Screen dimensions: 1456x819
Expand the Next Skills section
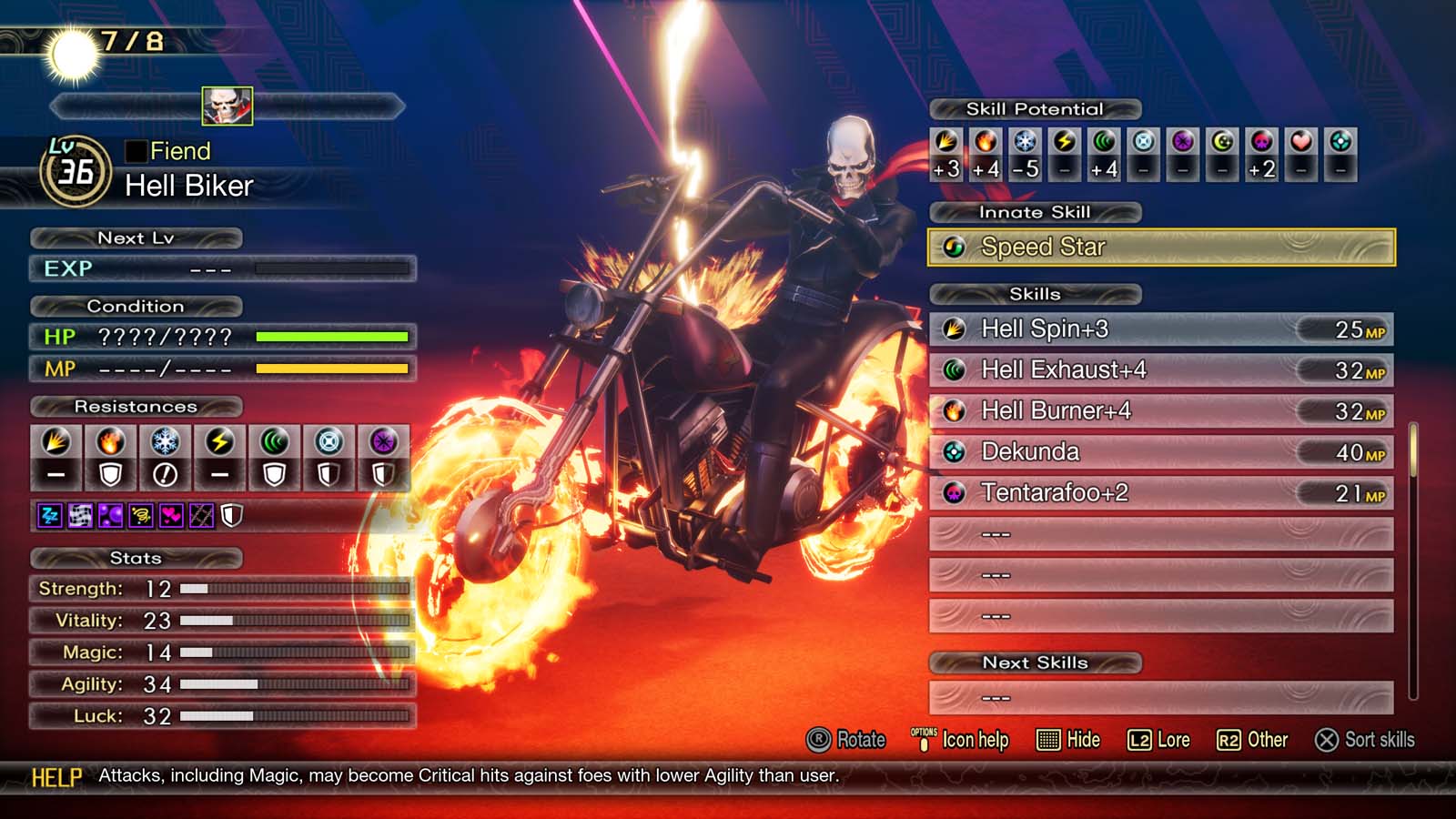pos(1035,662)
